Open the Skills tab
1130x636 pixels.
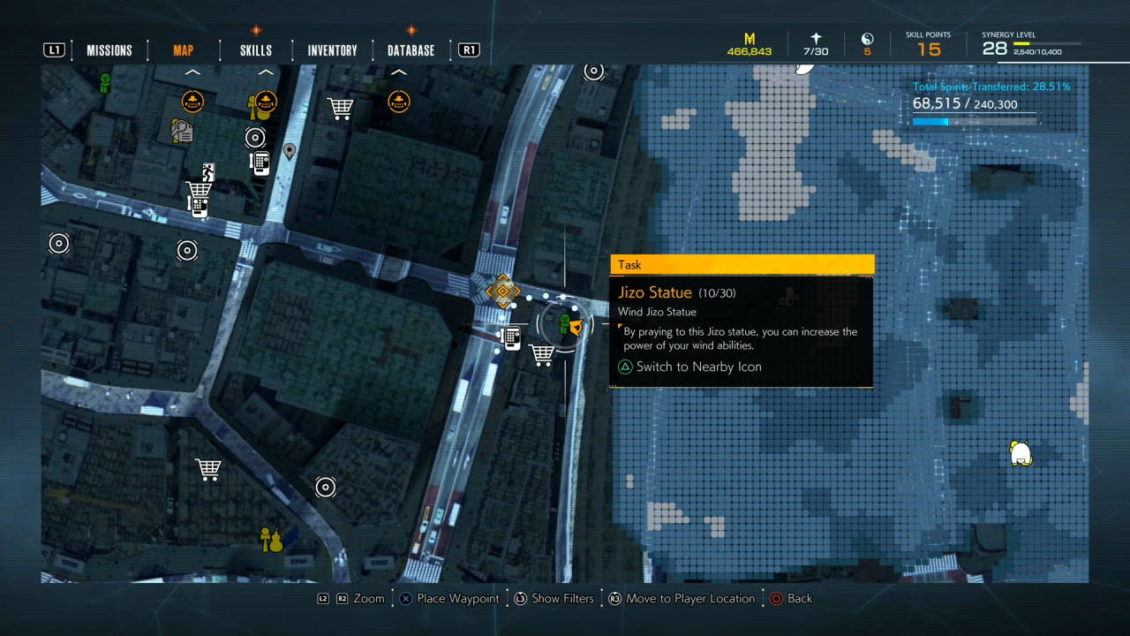[x=256, y=50]
